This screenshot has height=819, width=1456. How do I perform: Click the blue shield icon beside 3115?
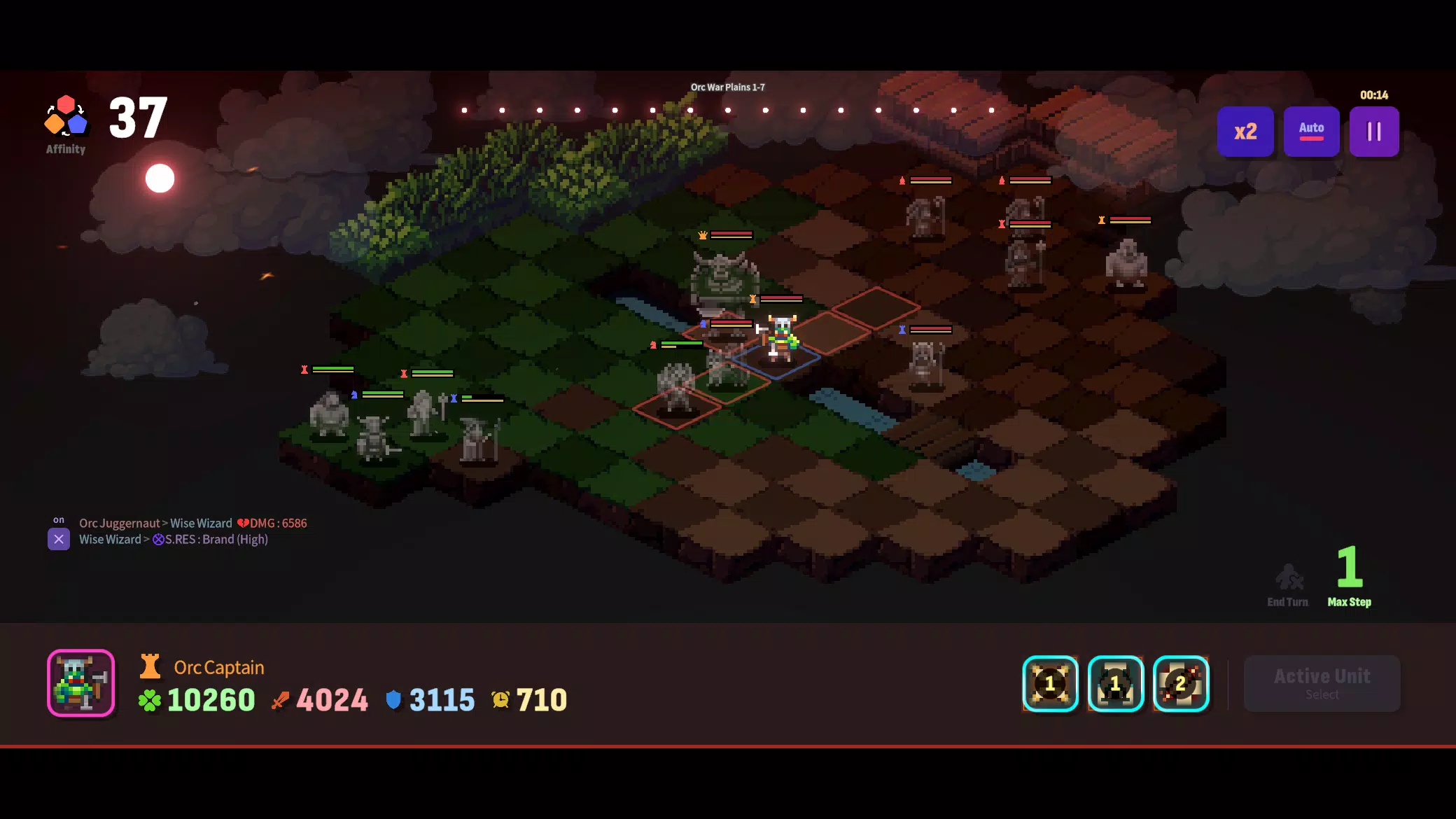coord(393,700)
